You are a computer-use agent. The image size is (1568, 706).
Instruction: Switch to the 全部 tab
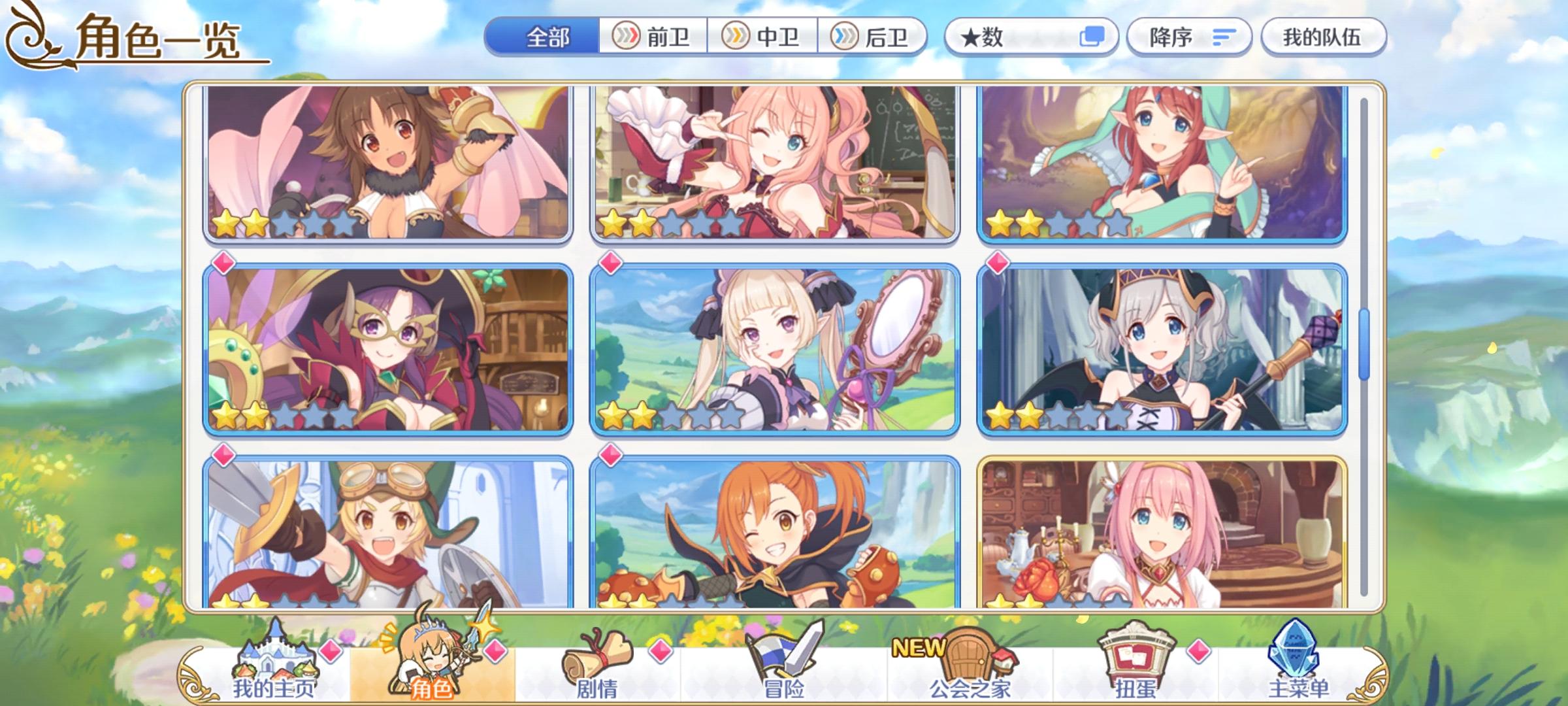tap(549, 37)
